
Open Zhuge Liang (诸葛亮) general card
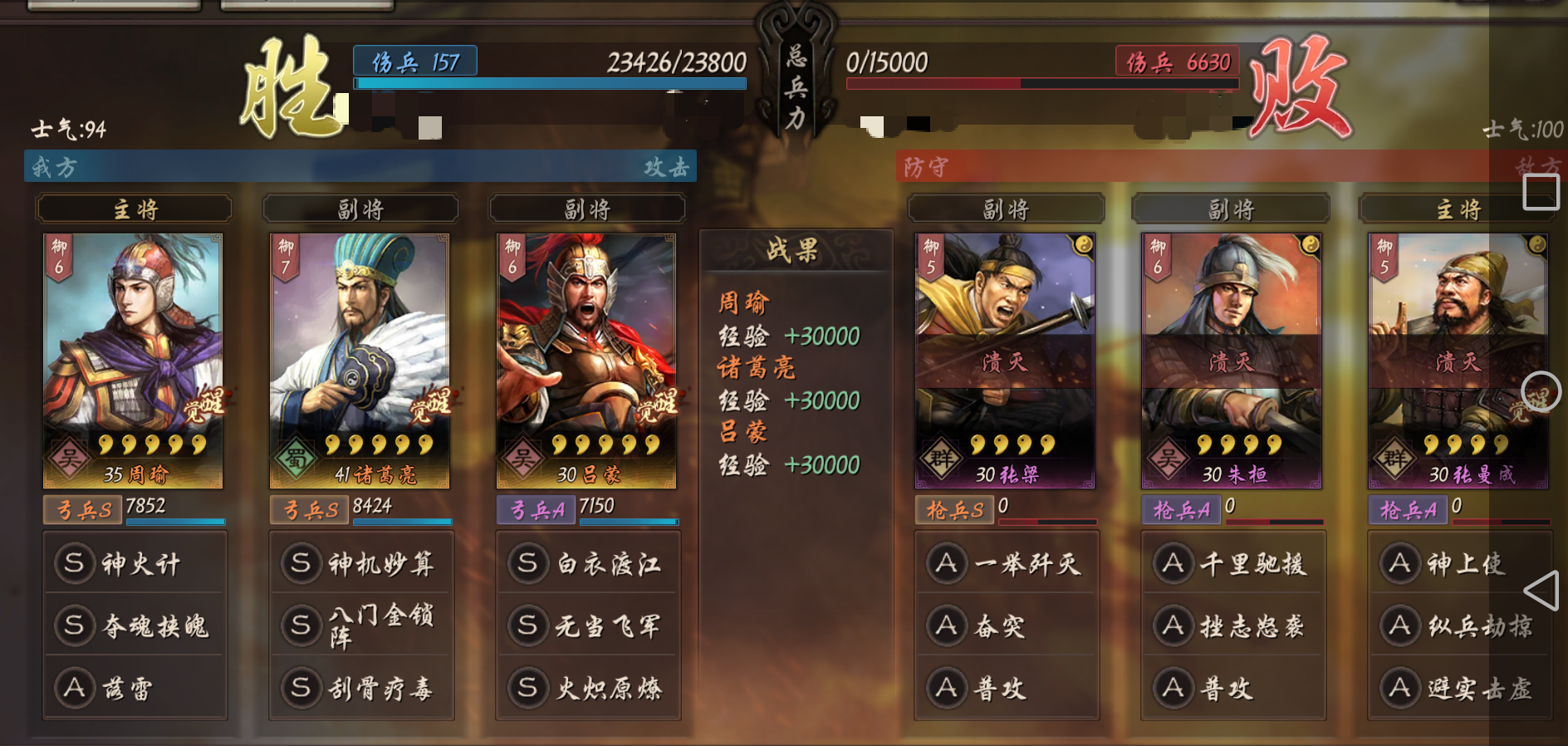(x=360, y=361)
